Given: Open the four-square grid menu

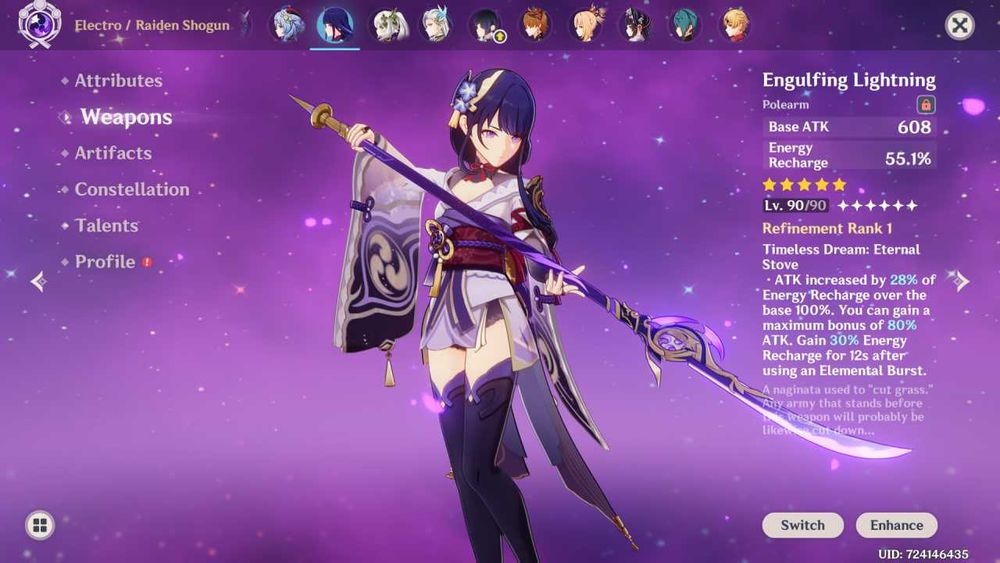Looking at the screenshot, I should coord(40,525).
